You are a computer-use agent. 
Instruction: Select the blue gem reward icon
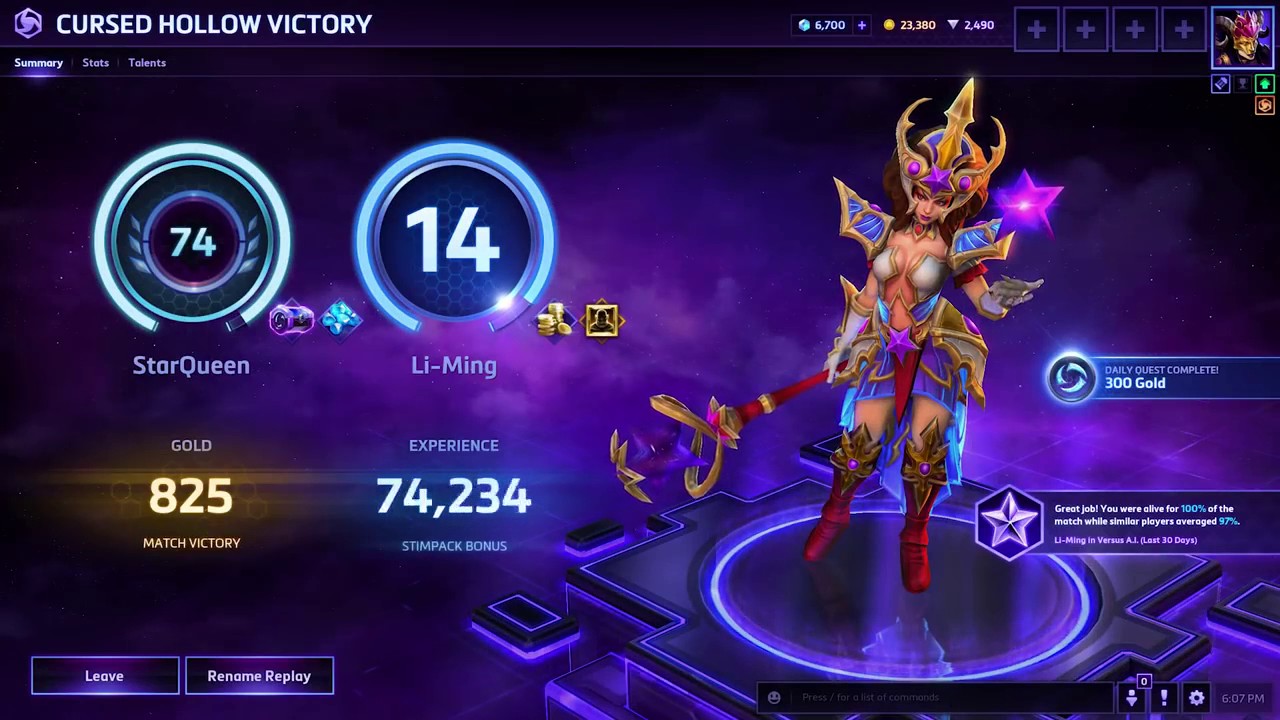tap(341, 320)
